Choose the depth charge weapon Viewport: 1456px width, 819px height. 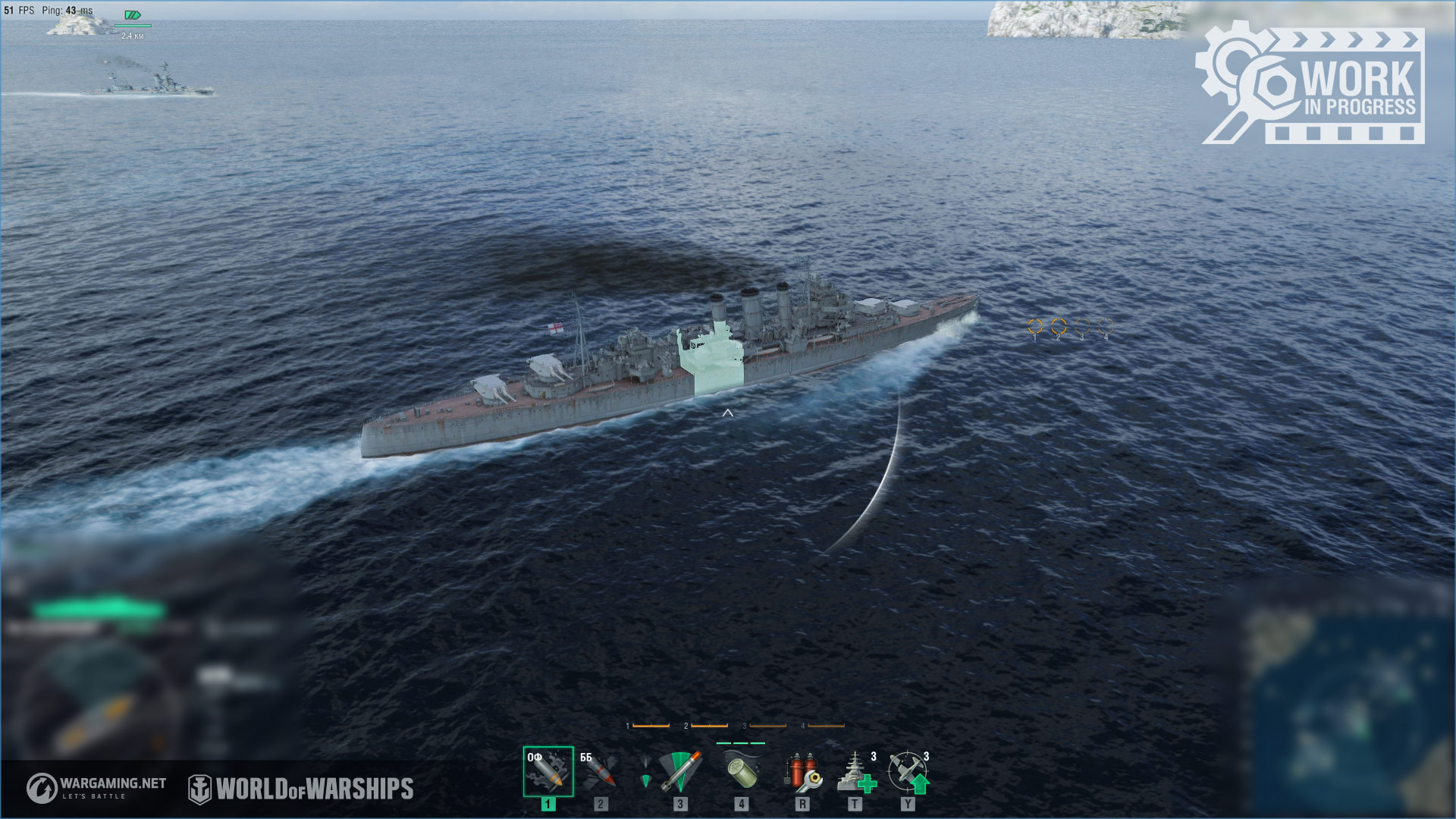pos(740,771)
